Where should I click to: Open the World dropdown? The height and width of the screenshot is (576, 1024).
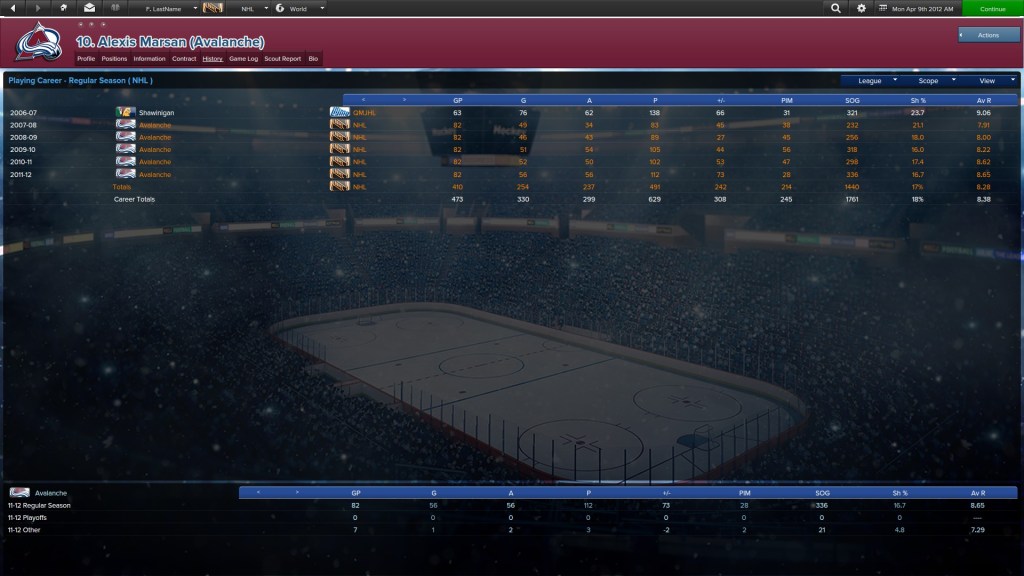click(x=300, y=8)
